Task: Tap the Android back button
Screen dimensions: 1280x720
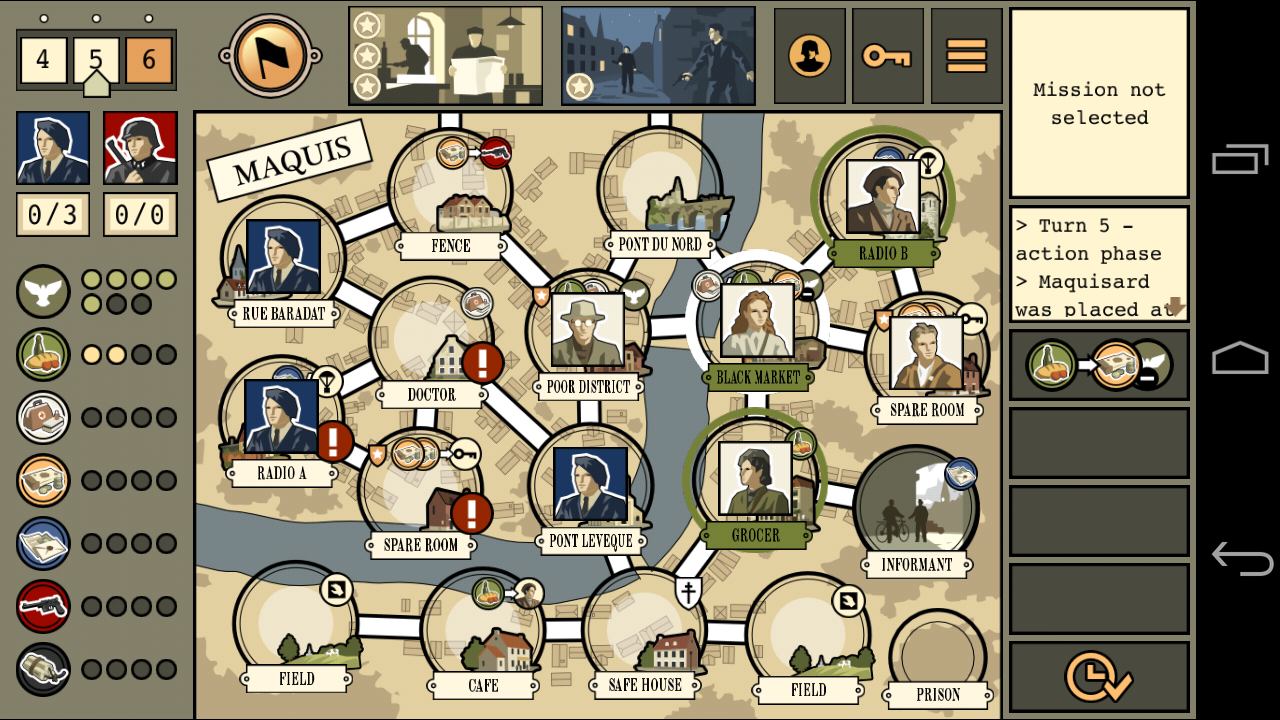Action: pyautogui.click(x=1240, y=557)
